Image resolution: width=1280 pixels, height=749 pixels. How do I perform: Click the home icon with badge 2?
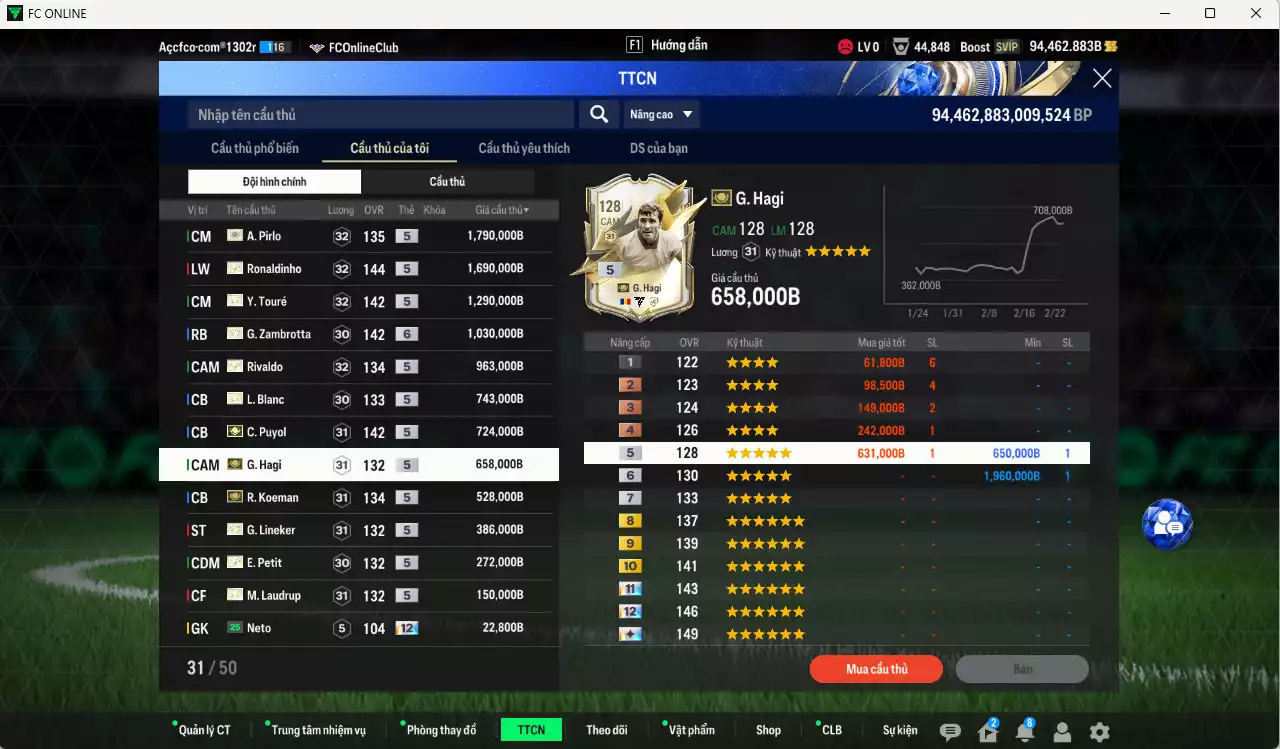click(x=986, y=732)
